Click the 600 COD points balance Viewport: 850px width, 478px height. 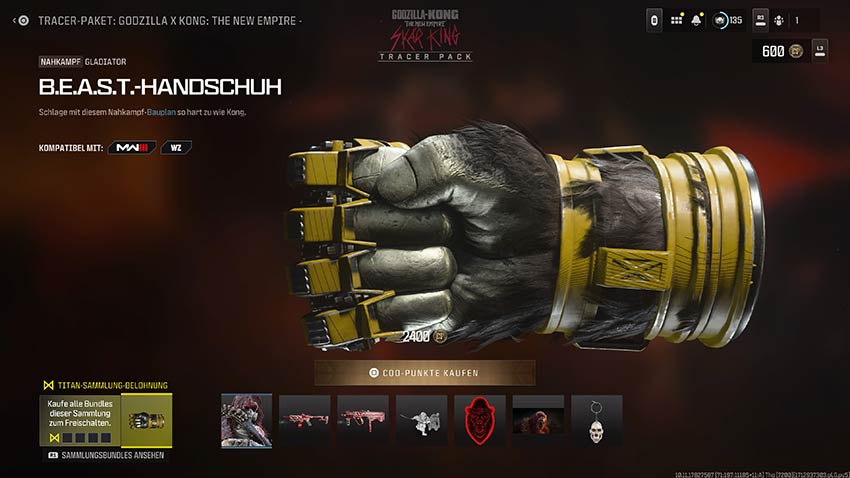pyautogui.click(x=778, y=51)
